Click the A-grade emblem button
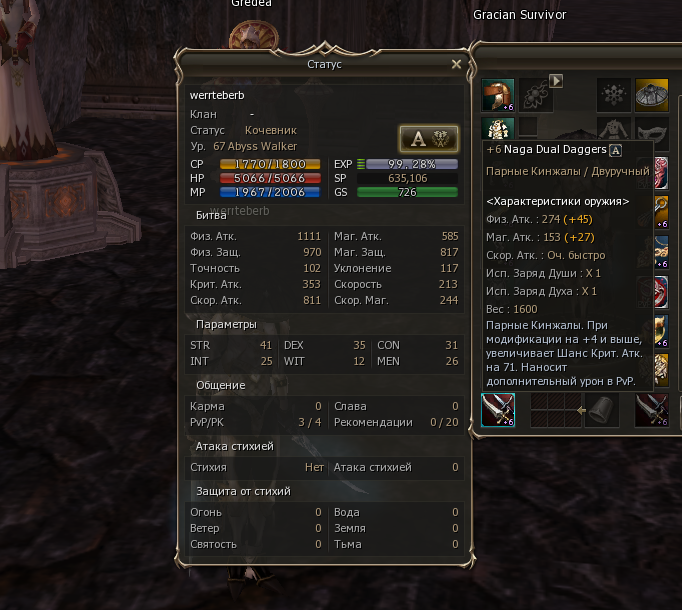The width and height of the screenshot is (682, 610). (x=428, y=138)
